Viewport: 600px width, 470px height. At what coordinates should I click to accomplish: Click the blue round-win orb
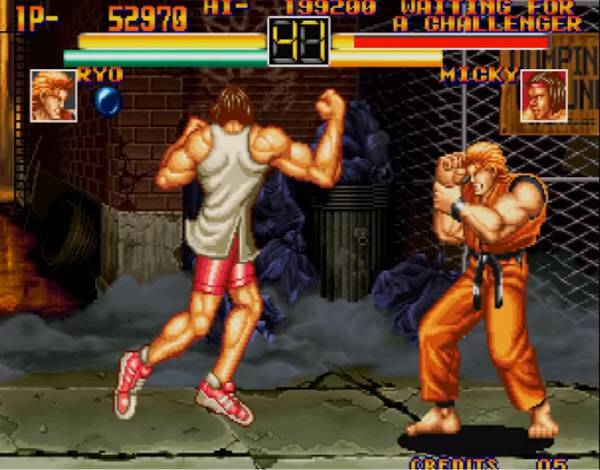[107, 101]
